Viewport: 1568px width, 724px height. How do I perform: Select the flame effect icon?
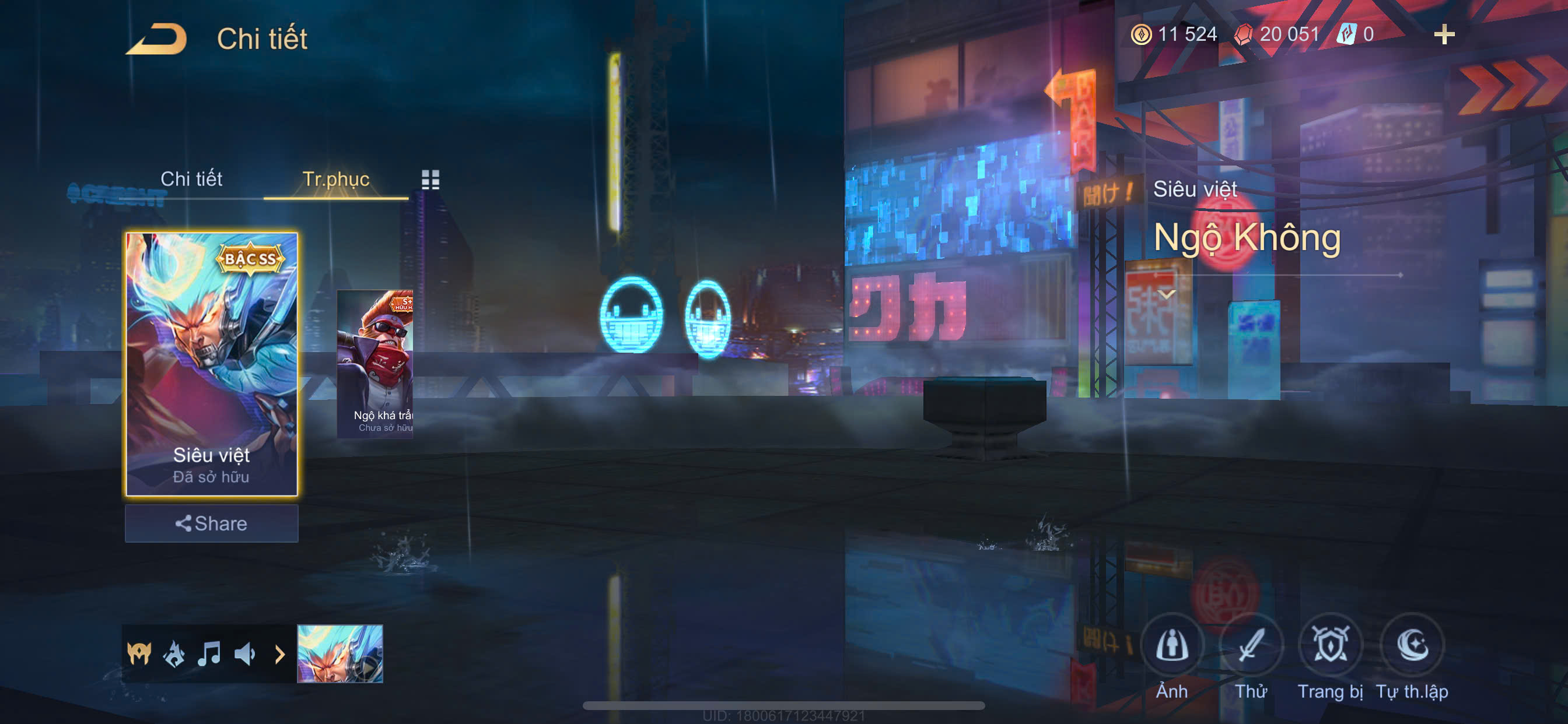coord(174,654)
